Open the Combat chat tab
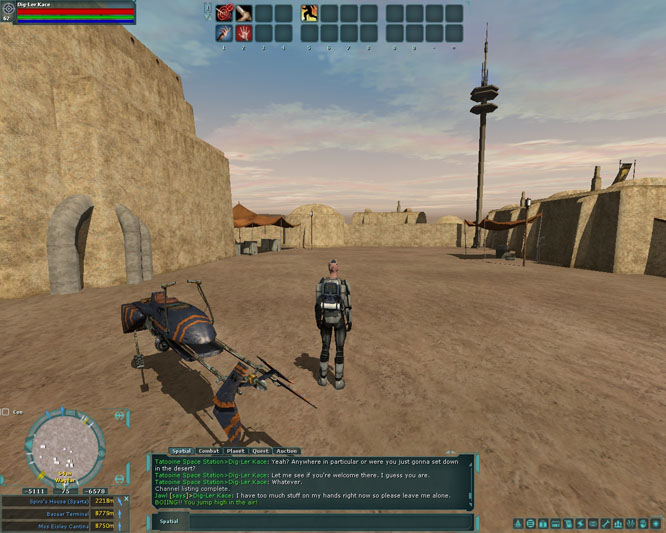Image resolution: width=666 pixels, height=533 pixels. [x=209, y=451]
